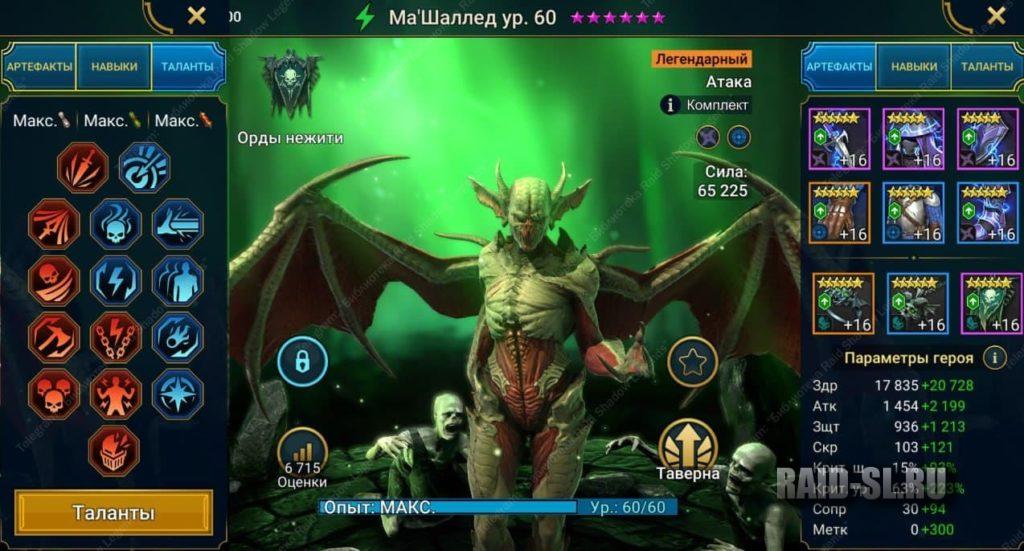The height and width of the screenshot is (551, 1024).
Task: Select the red helmet talent at tree bottom
Action: 116,451
